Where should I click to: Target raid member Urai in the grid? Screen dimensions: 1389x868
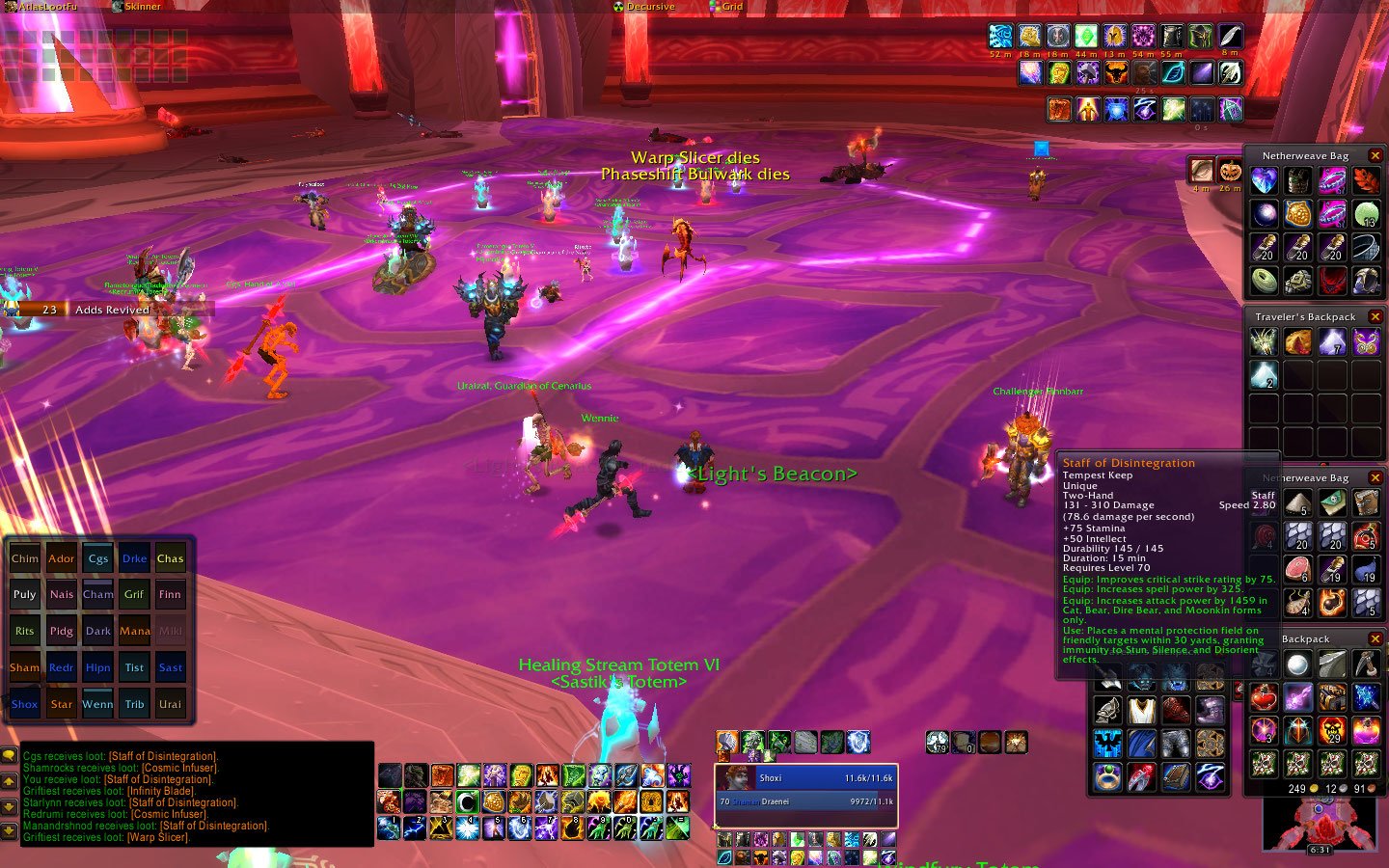(x=170, y=704)
